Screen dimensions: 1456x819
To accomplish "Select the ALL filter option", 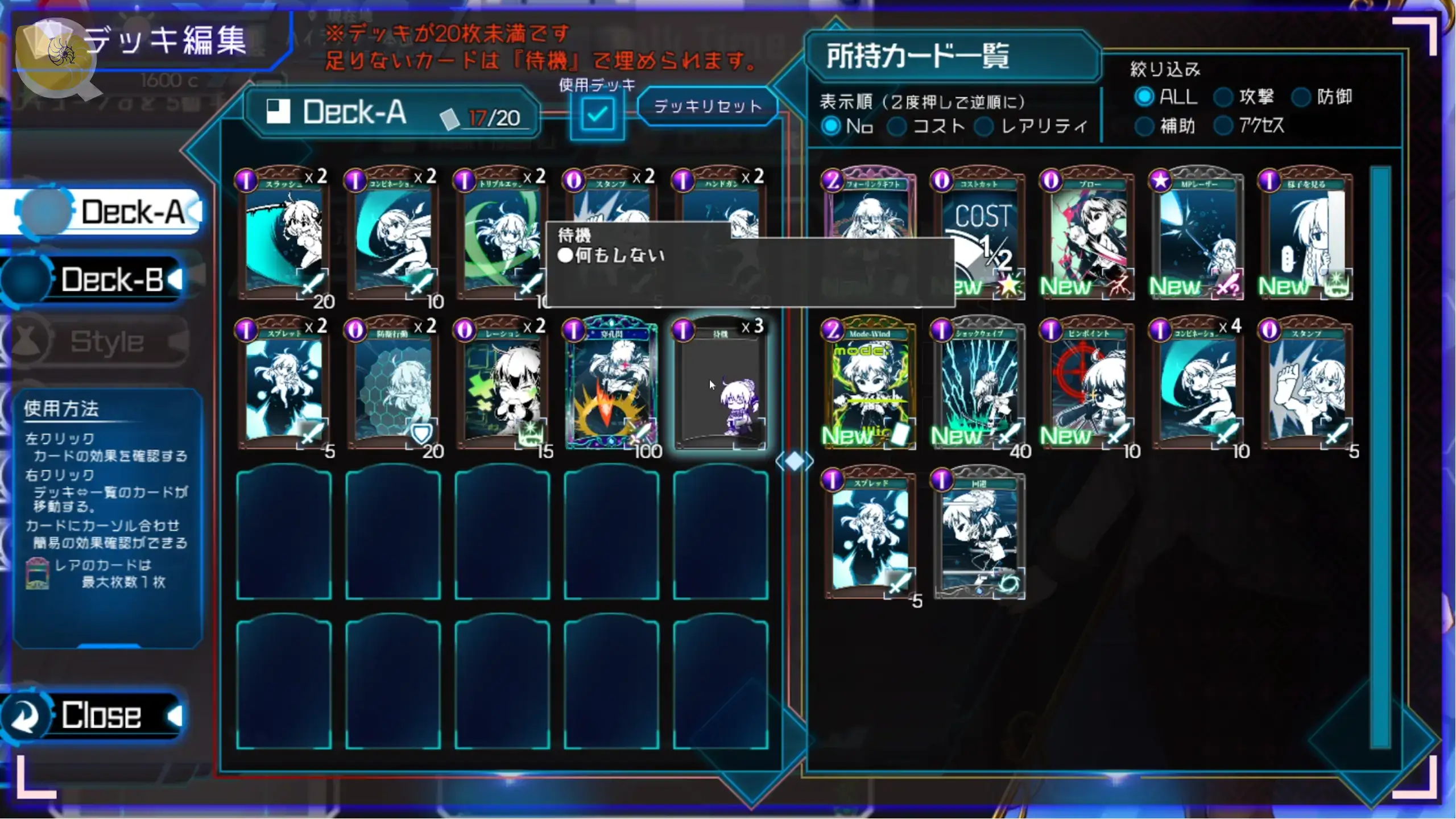I will (x=1144, y=97).
